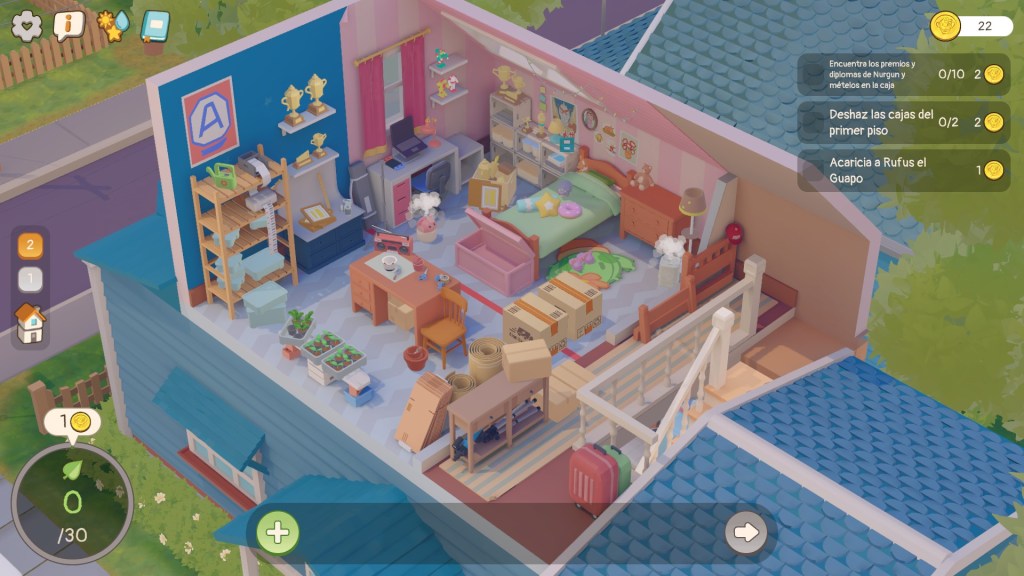Click the sun, star and water drop icon
The height and width of the screenshot is (576, 1024).
click(112, 25)
